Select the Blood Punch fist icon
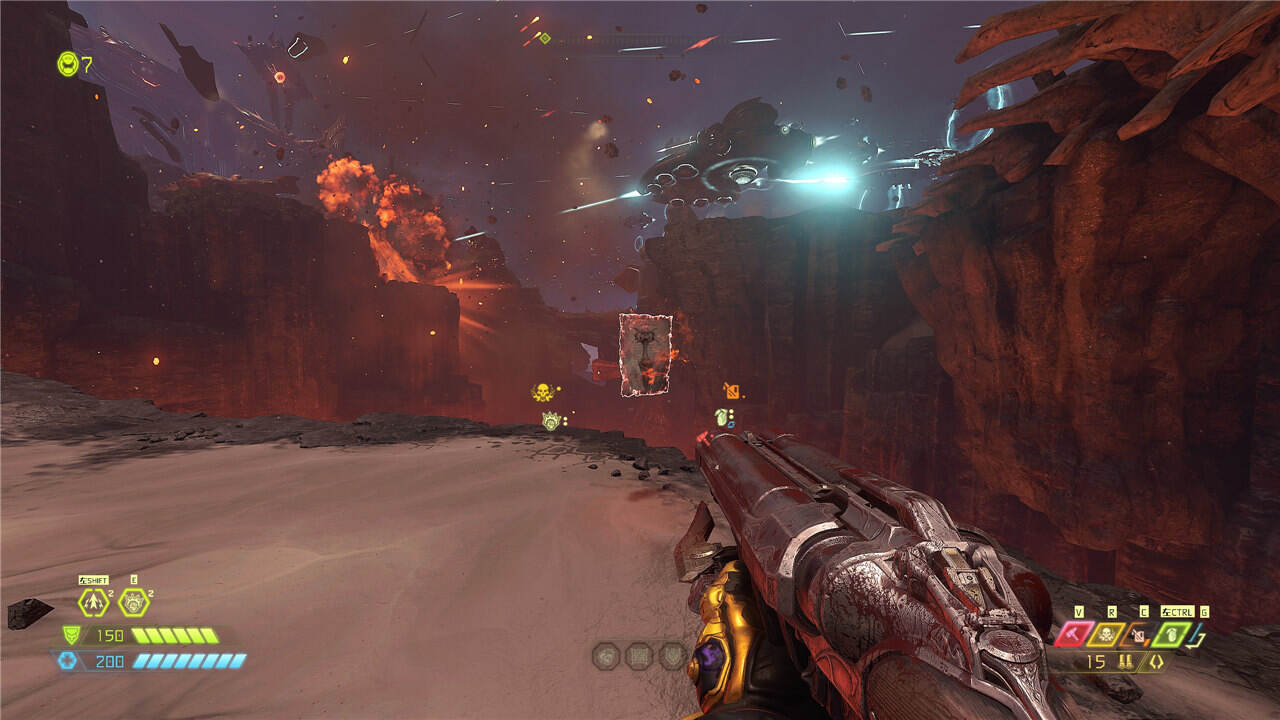 click(133, 602)
